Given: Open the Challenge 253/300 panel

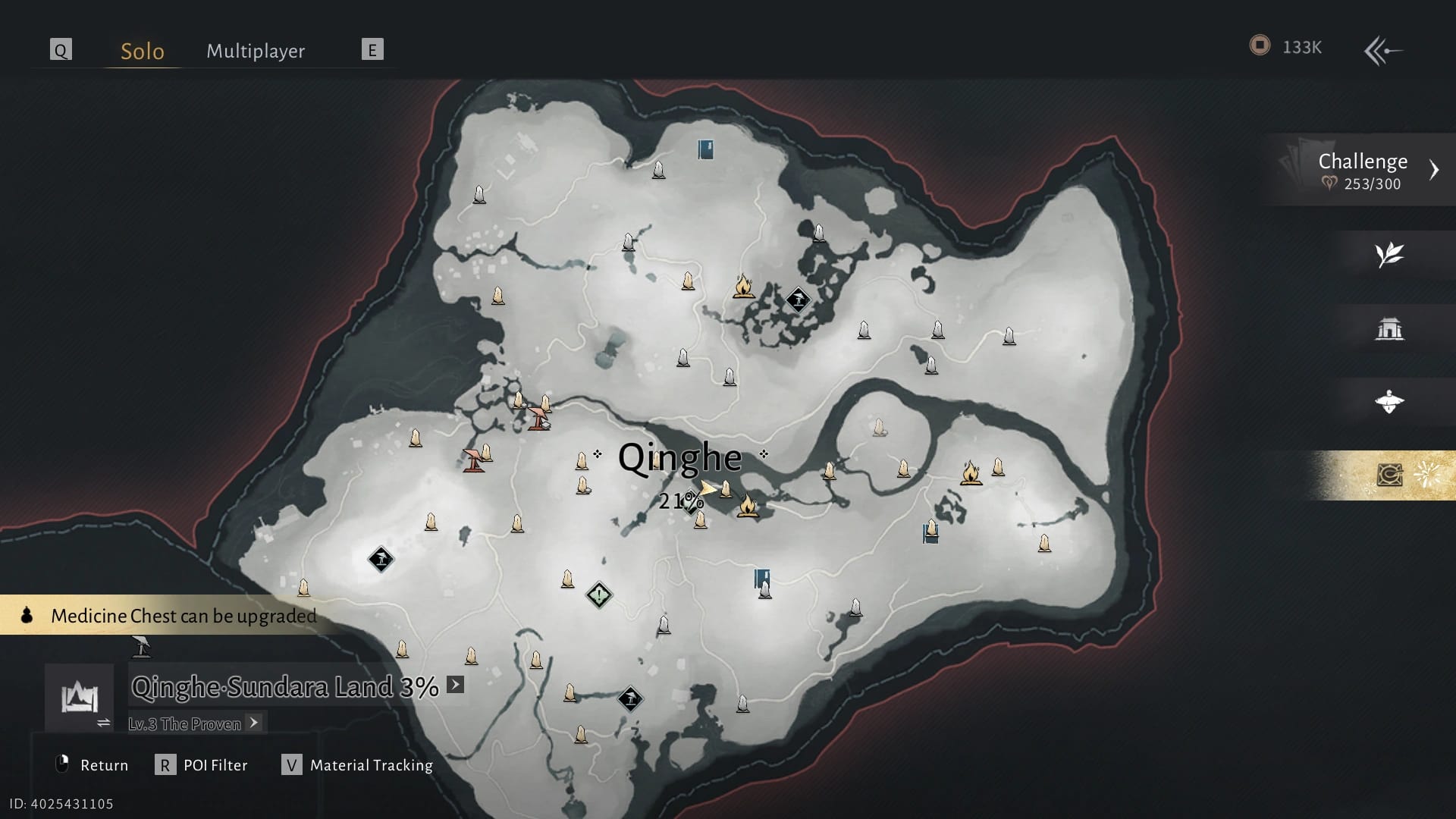Looking at the screenshot, I should pyautogui.click(x=1363, y=170).
